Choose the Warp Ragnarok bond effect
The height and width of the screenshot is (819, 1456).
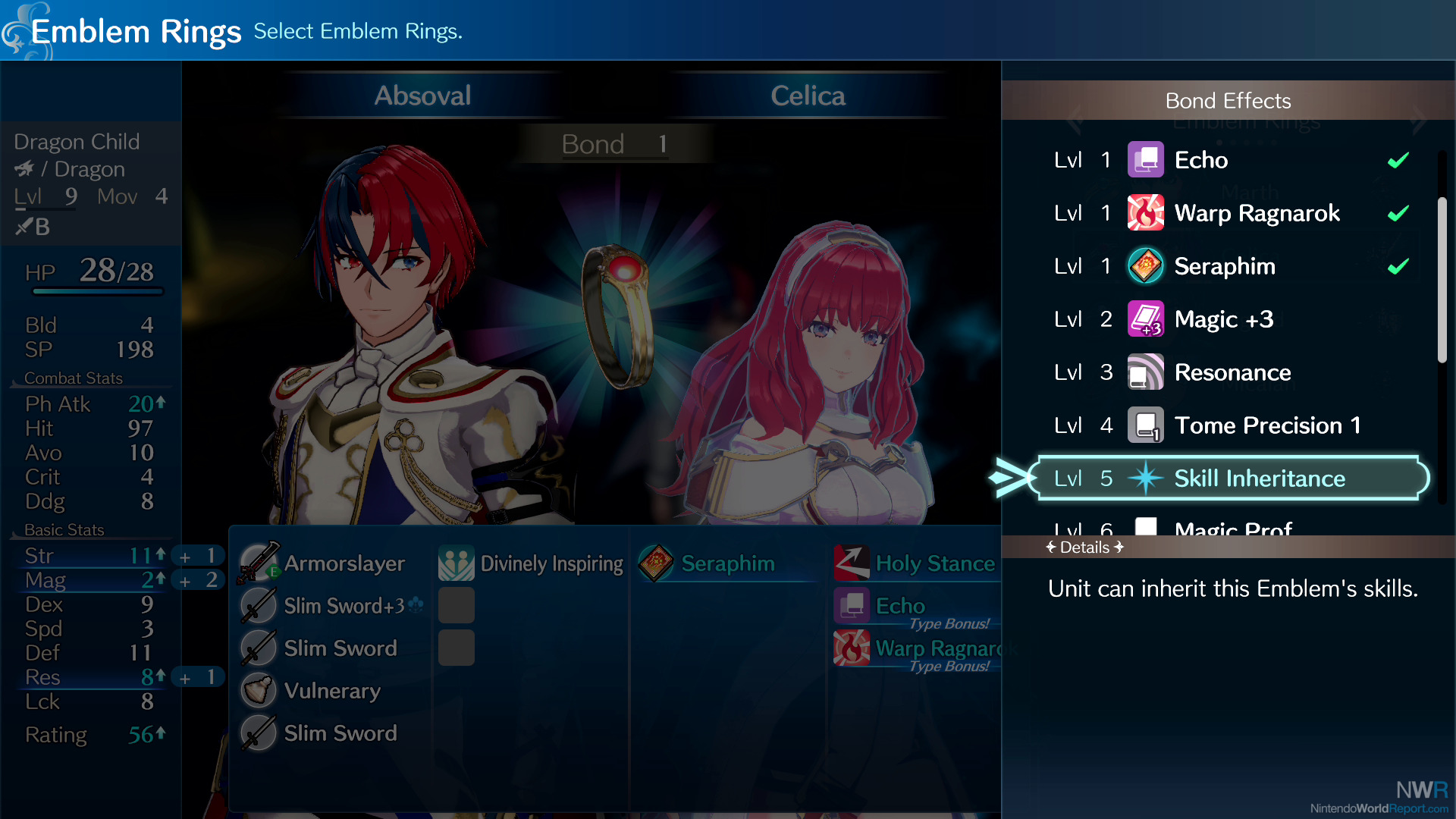click(x=1228, y=213)
